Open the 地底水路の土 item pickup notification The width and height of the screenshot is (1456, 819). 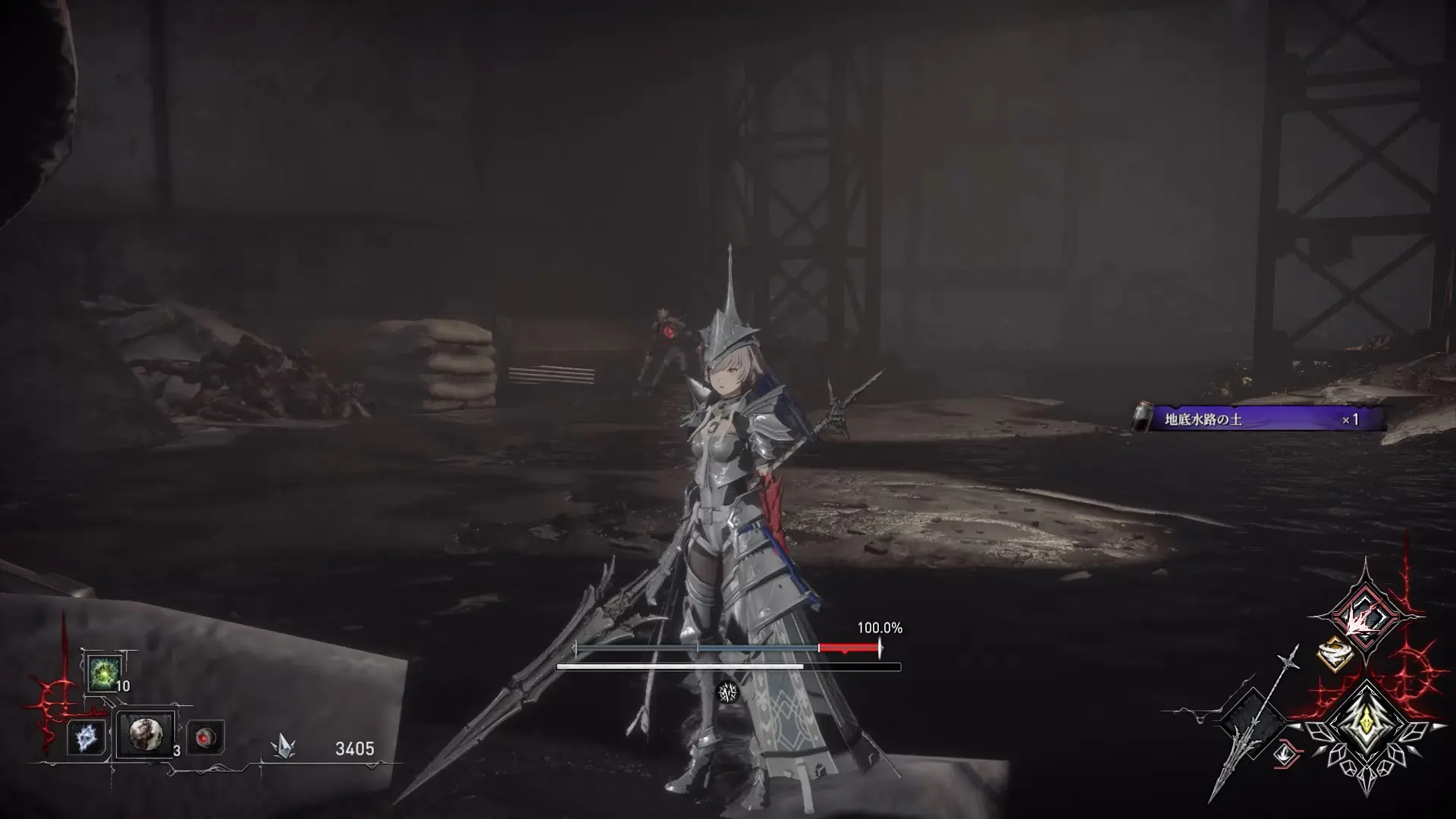click(x=1259, y=419)
